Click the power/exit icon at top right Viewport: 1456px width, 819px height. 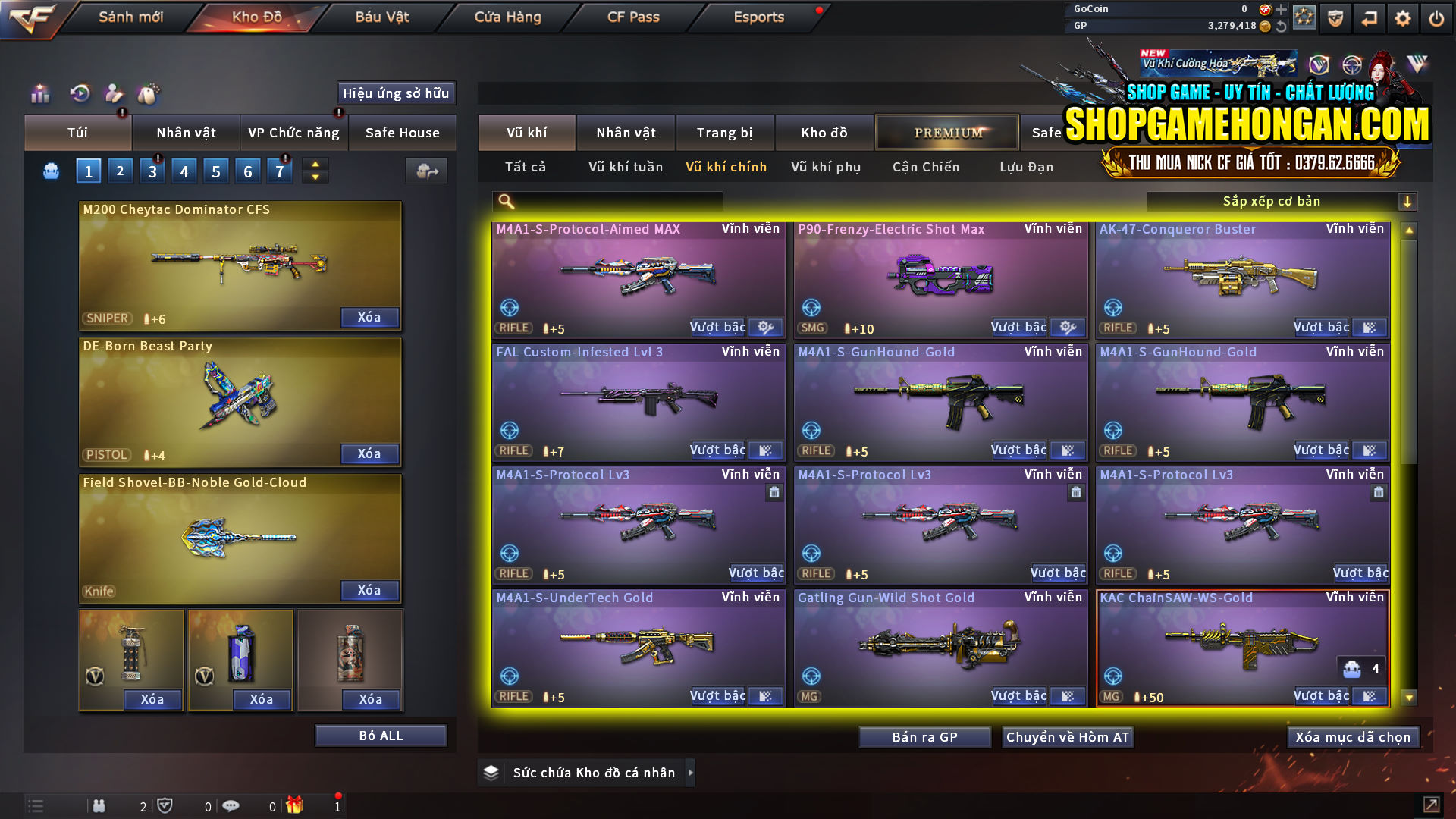click(1436, 18)
